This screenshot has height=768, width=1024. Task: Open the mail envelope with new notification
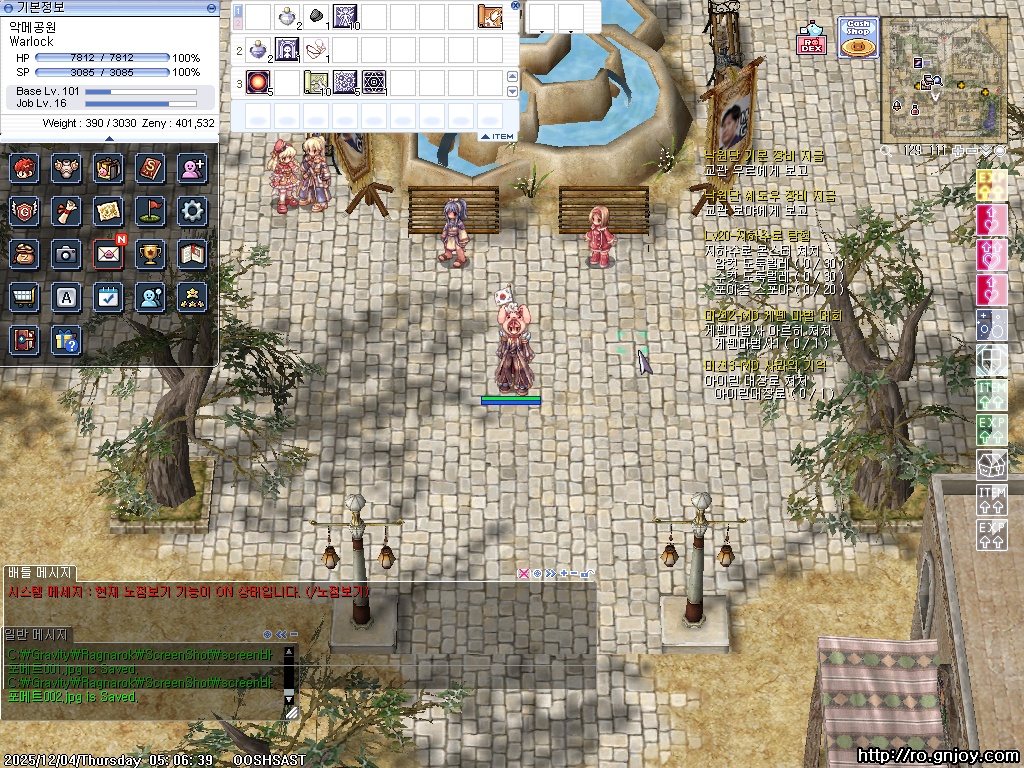[108, 254]
